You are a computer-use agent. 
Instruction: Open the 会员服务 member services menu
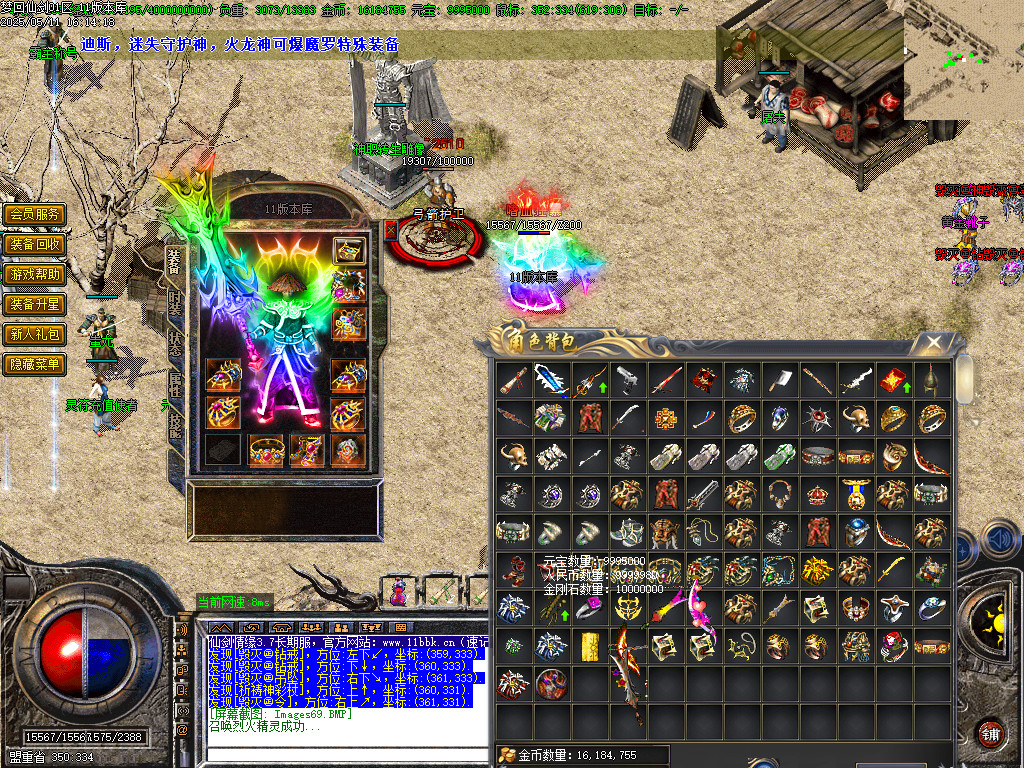[x=34, y=214]
